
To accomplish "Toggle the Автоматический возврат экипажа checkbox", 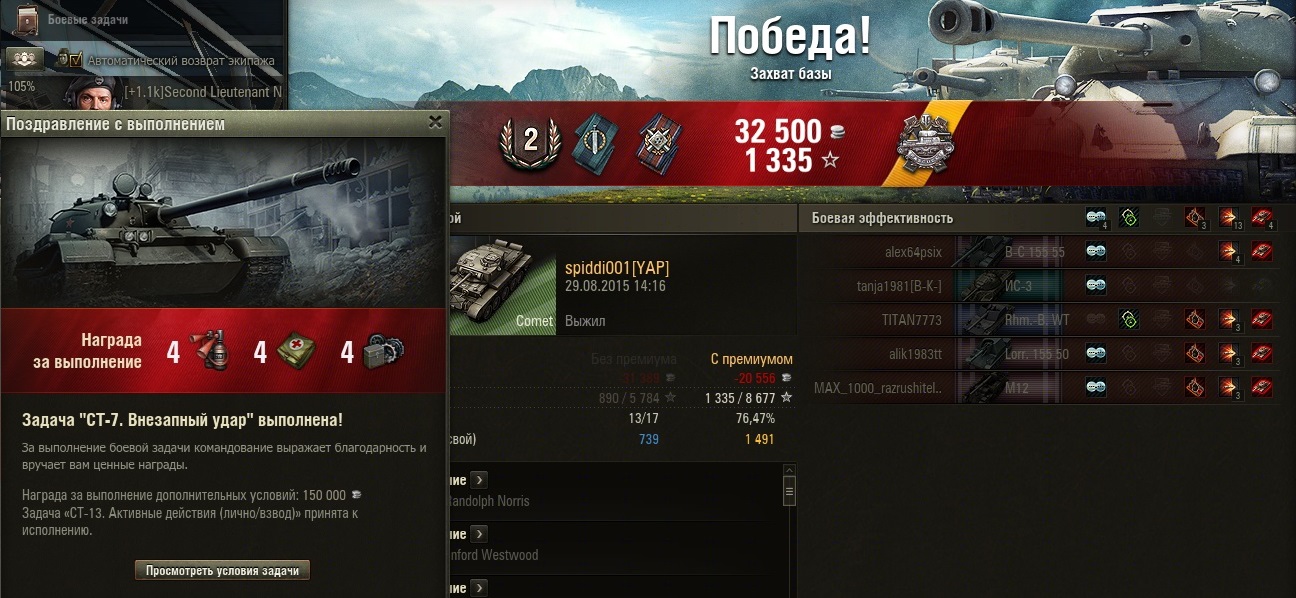I will tap(75, 60).
